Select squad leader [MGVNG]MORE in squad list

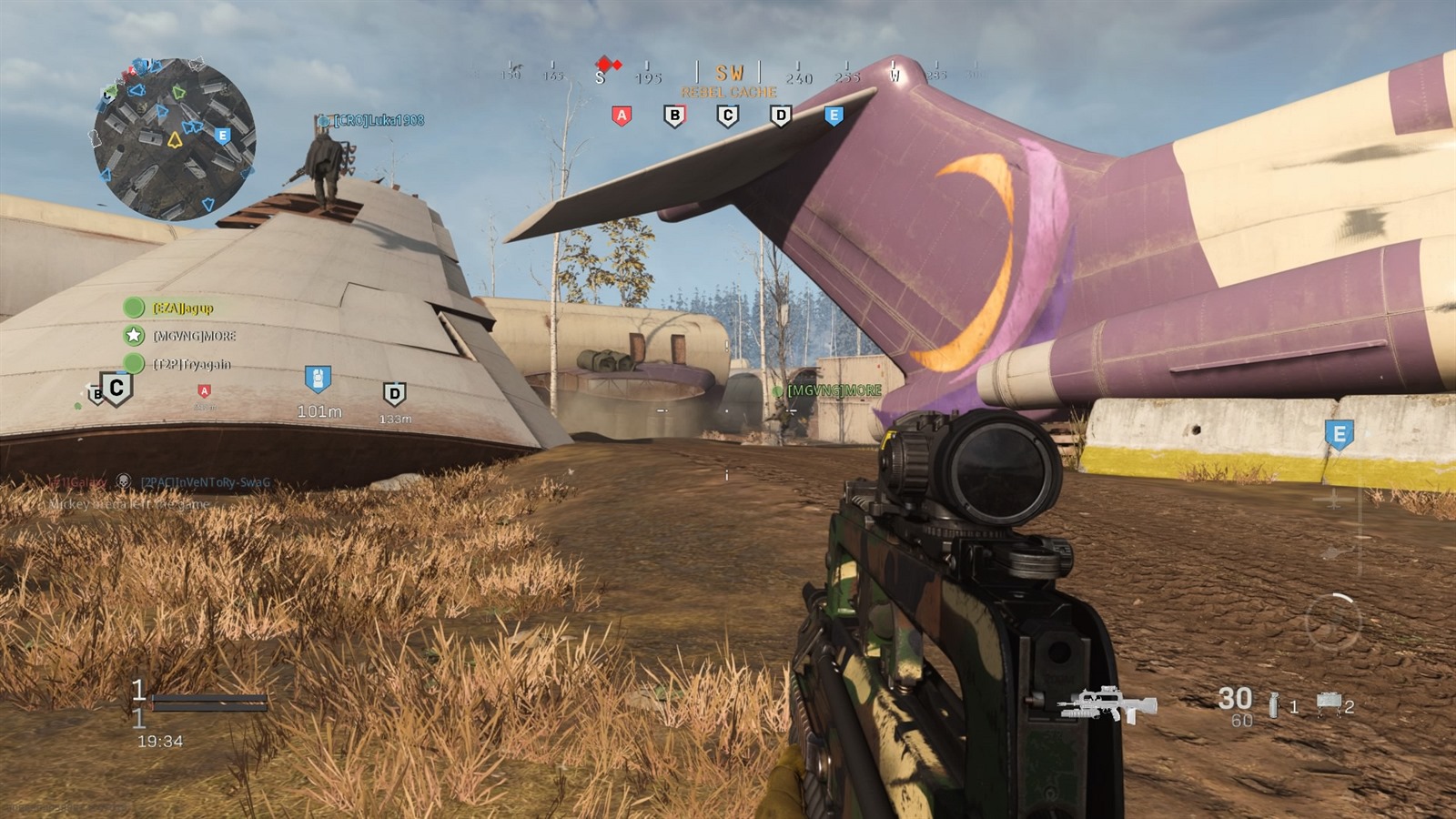point(193,336)
